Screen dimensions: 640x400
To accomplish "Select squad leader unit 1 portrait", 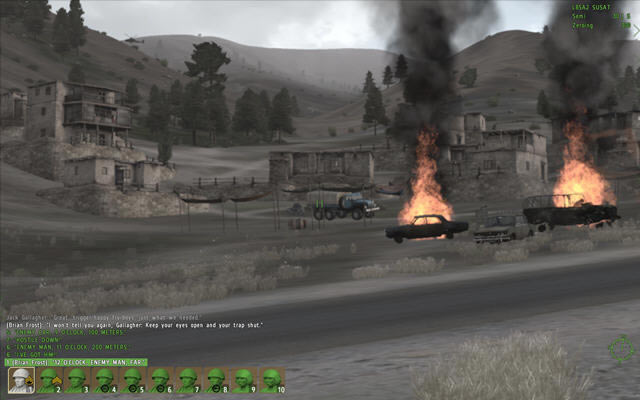I will pyautogui.click(x=20, y=380).
